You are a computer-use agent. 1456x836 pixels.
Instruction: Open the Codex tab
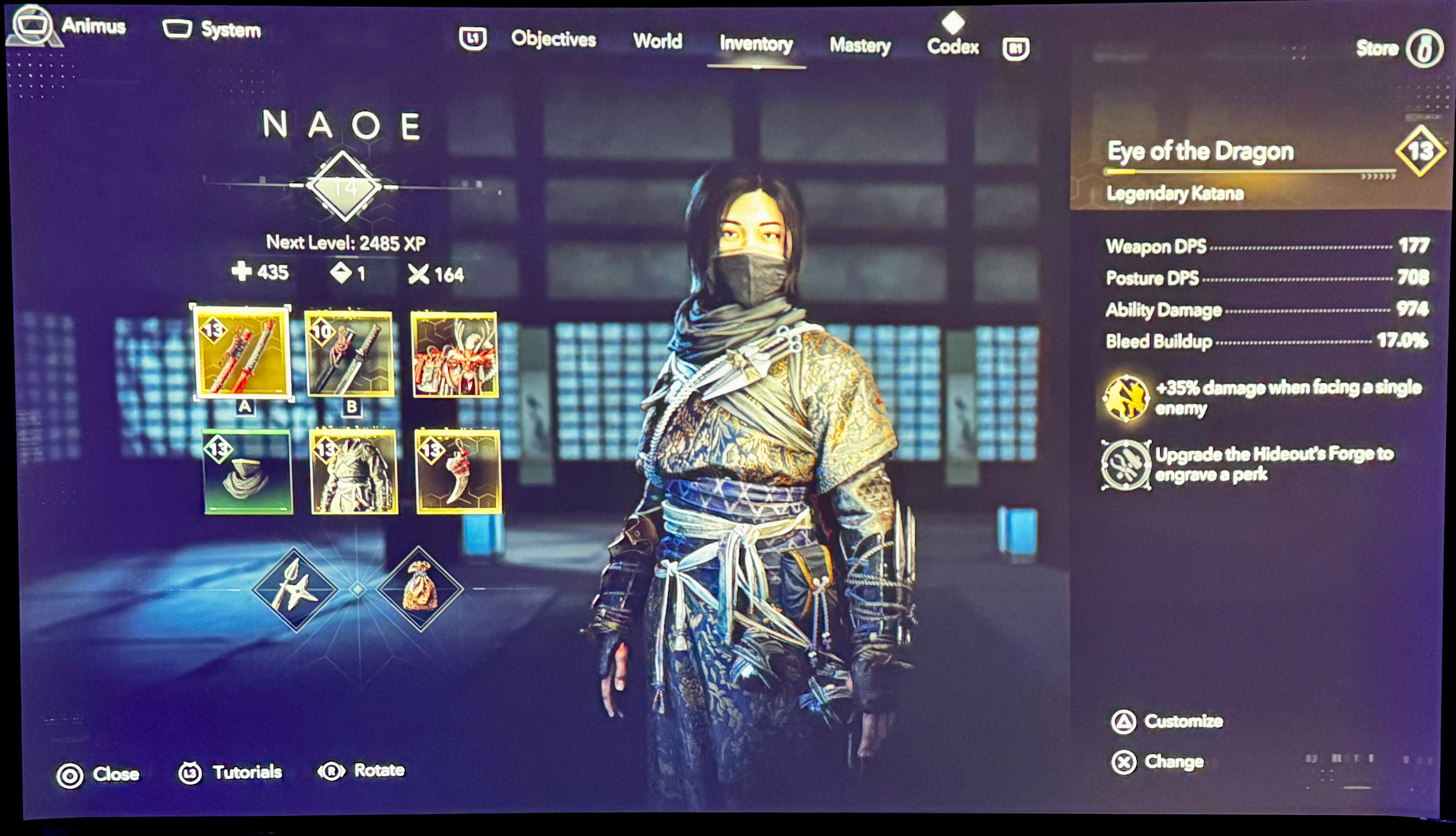[954, 47]
